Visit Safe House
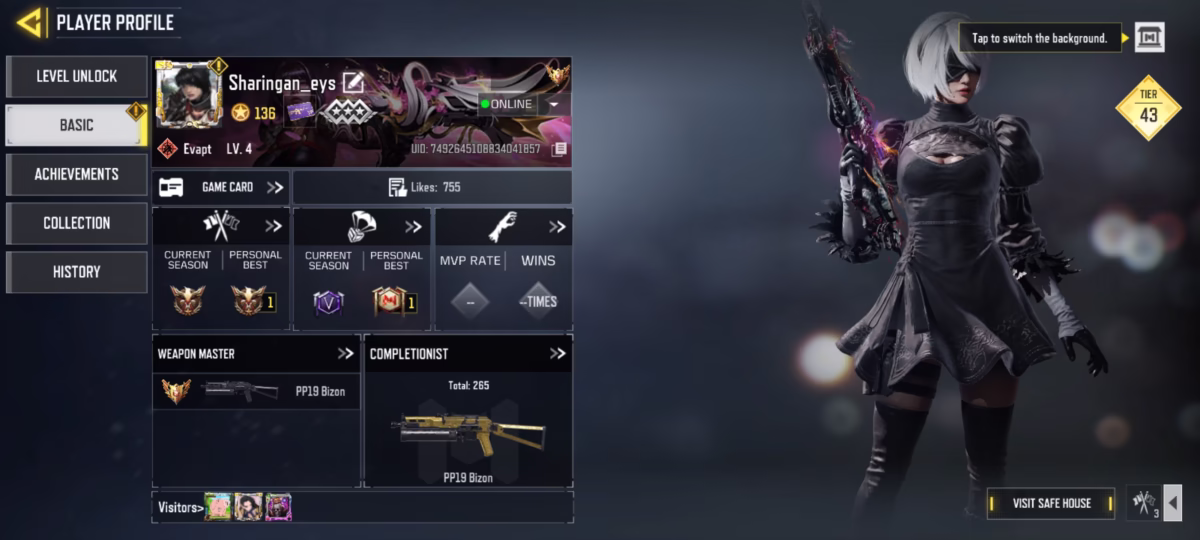Viewport: 1200px width, 540px height. pos(1051,503)
